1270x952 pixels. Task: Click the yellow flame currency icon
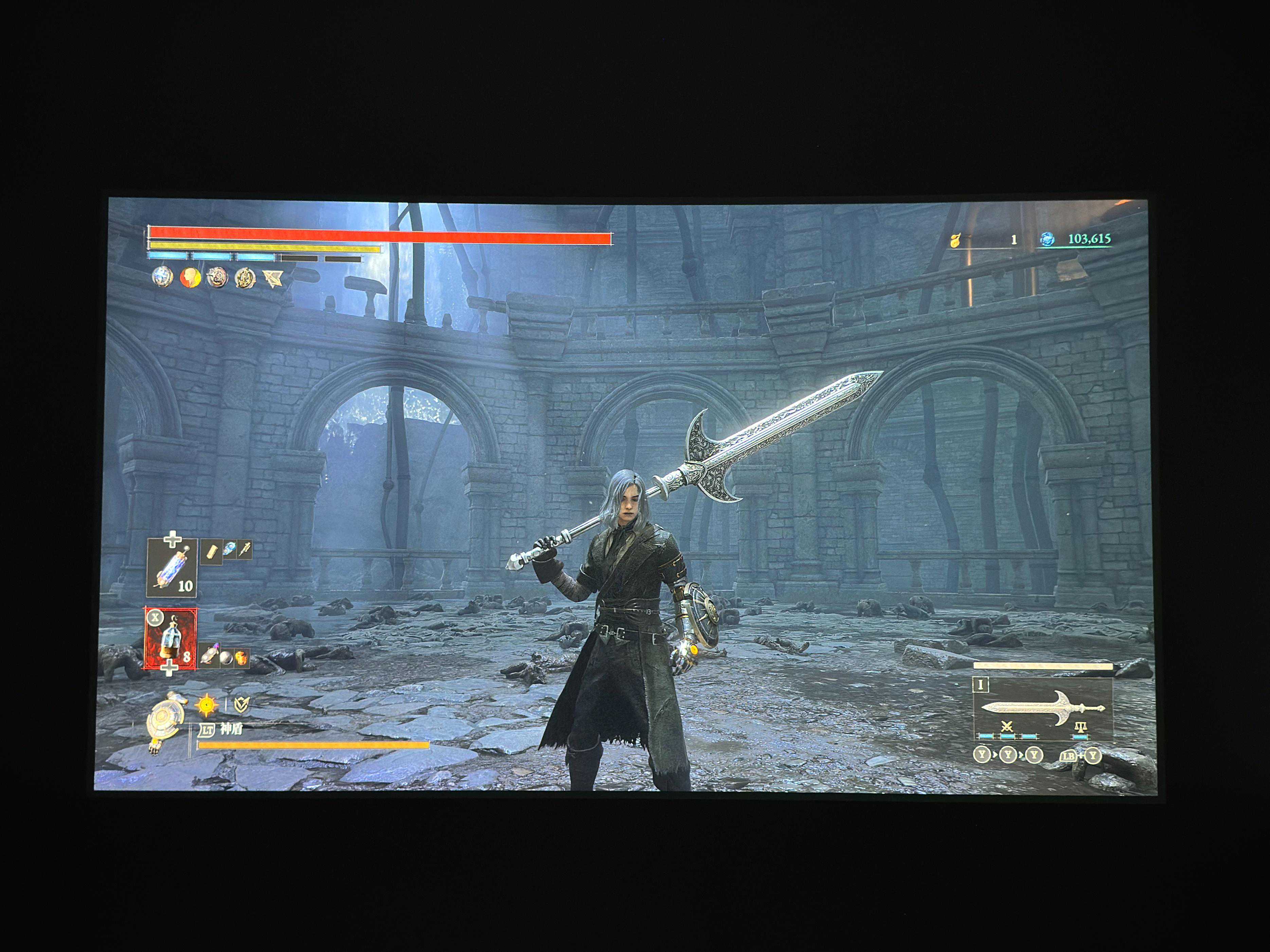(x=955, y=240)
